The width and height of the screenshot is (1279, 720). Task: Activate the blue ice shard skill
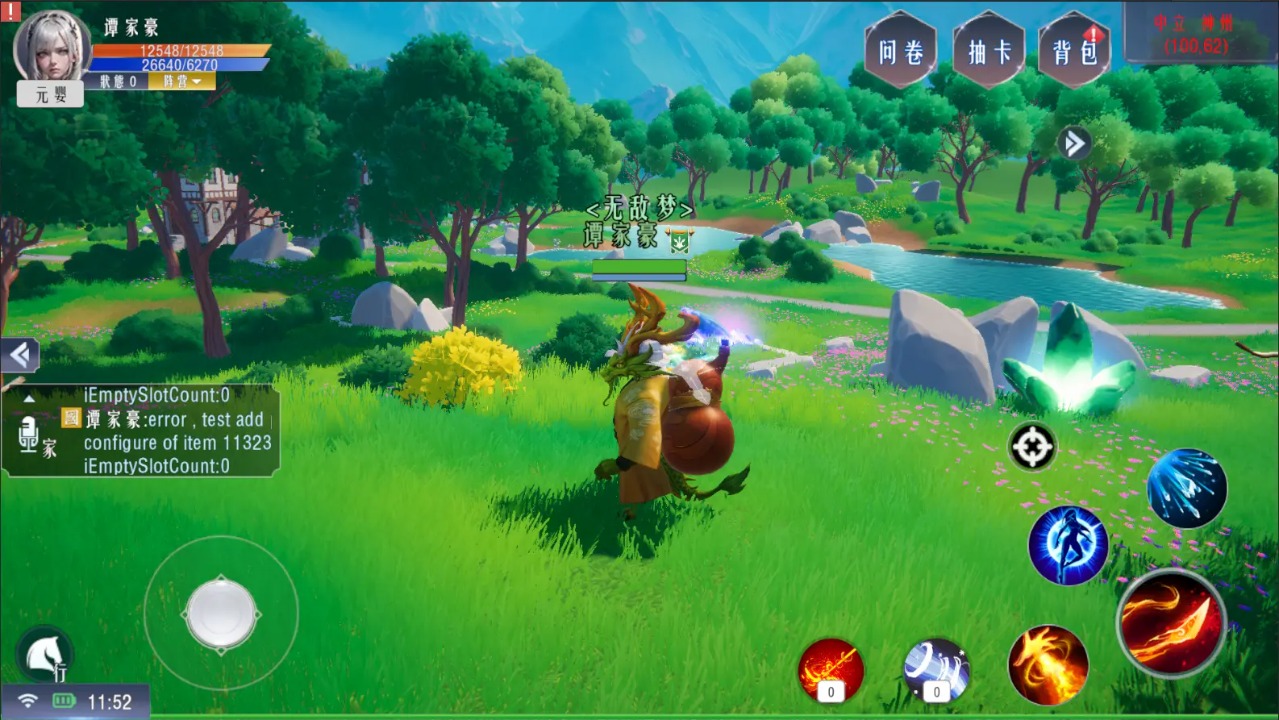tap(1186, 488)
